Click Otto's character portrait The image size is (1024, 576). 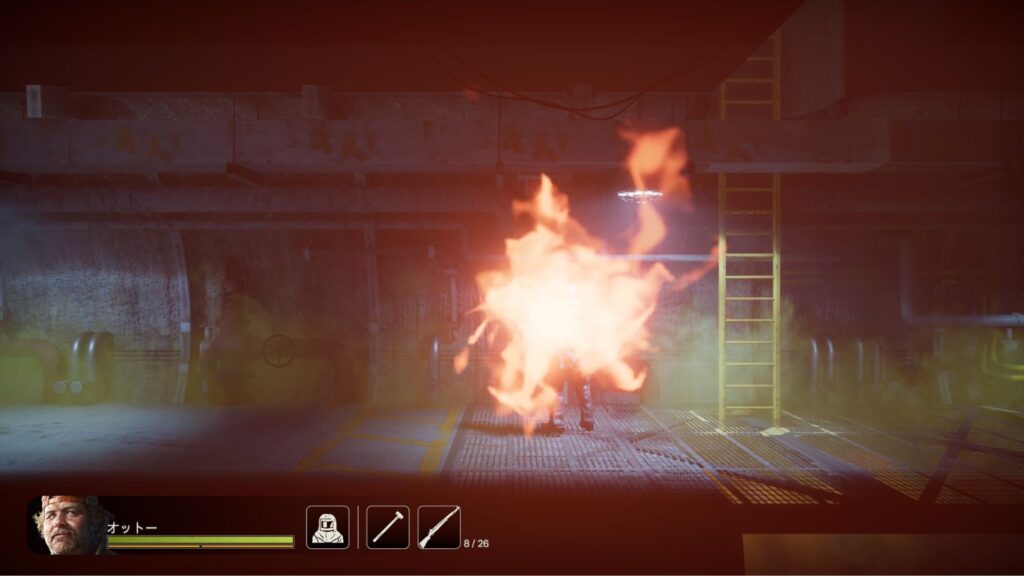tap(66, 525)
